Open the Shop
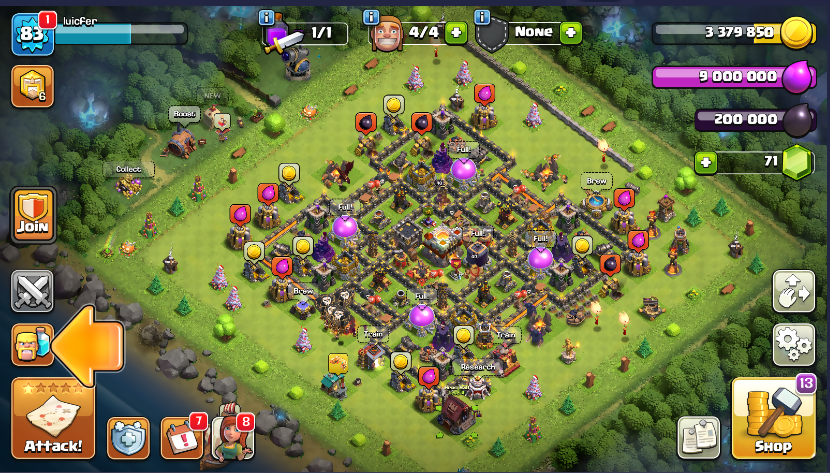Viewport: 830px width, 473px height. tap(773, 419)
